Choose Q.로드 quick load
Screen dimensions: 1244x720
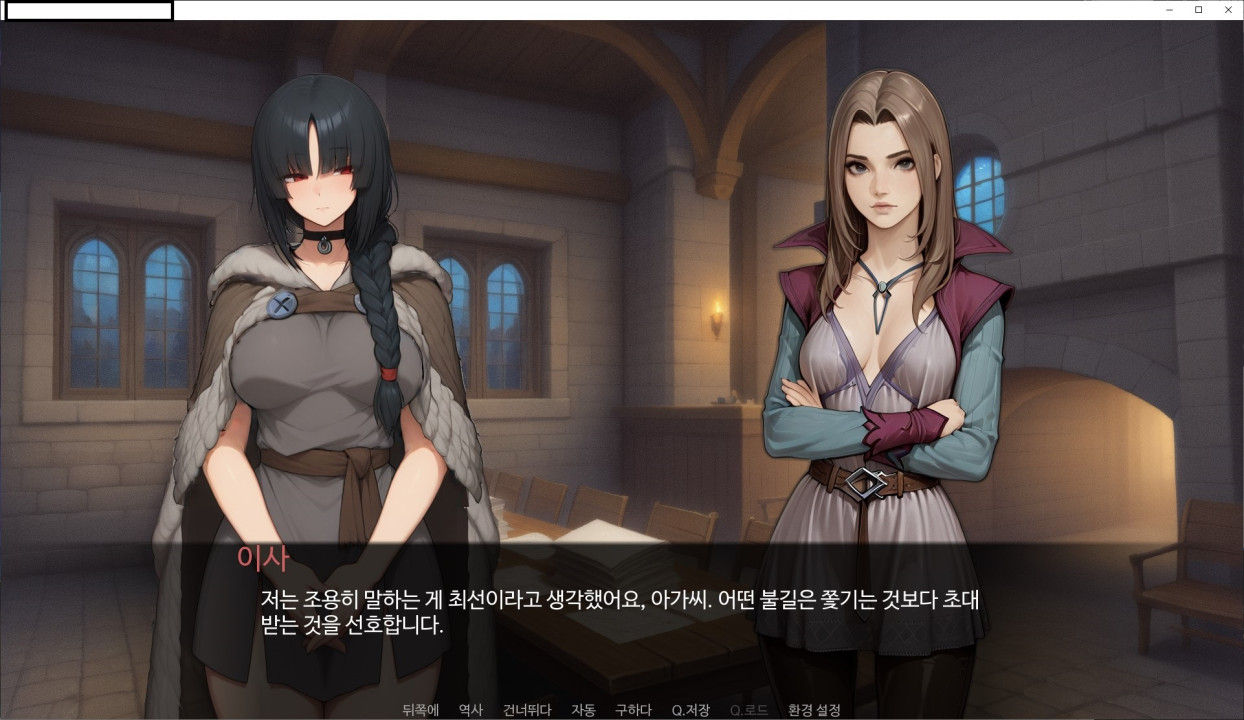click(x=749, y=710)
